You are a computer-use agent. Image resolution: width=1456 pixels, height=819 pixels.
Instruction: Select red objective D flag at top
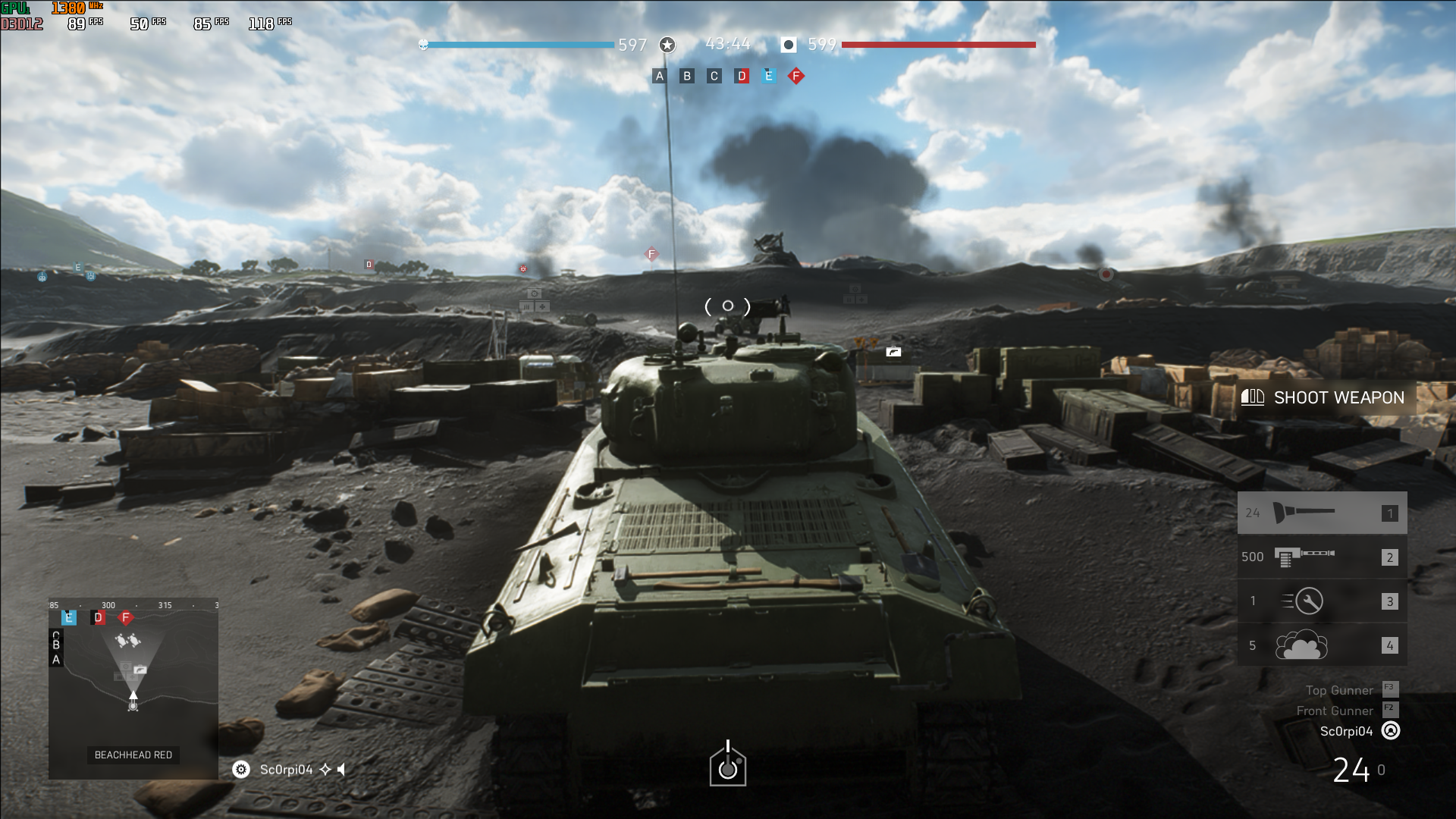(742, 76)
